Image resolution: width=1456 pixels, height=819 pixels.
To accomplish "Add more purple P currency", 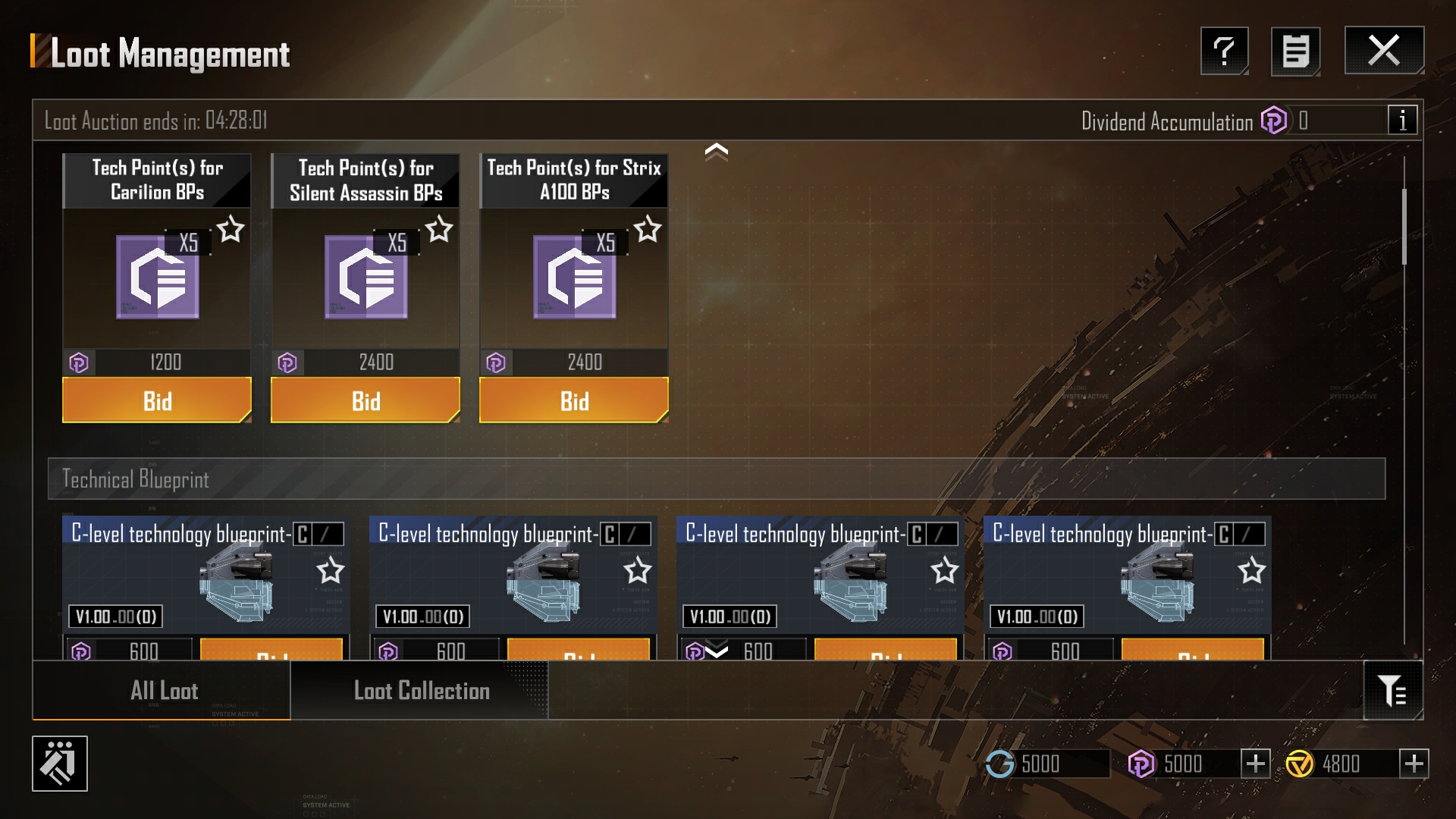I will pos(1255,763).
